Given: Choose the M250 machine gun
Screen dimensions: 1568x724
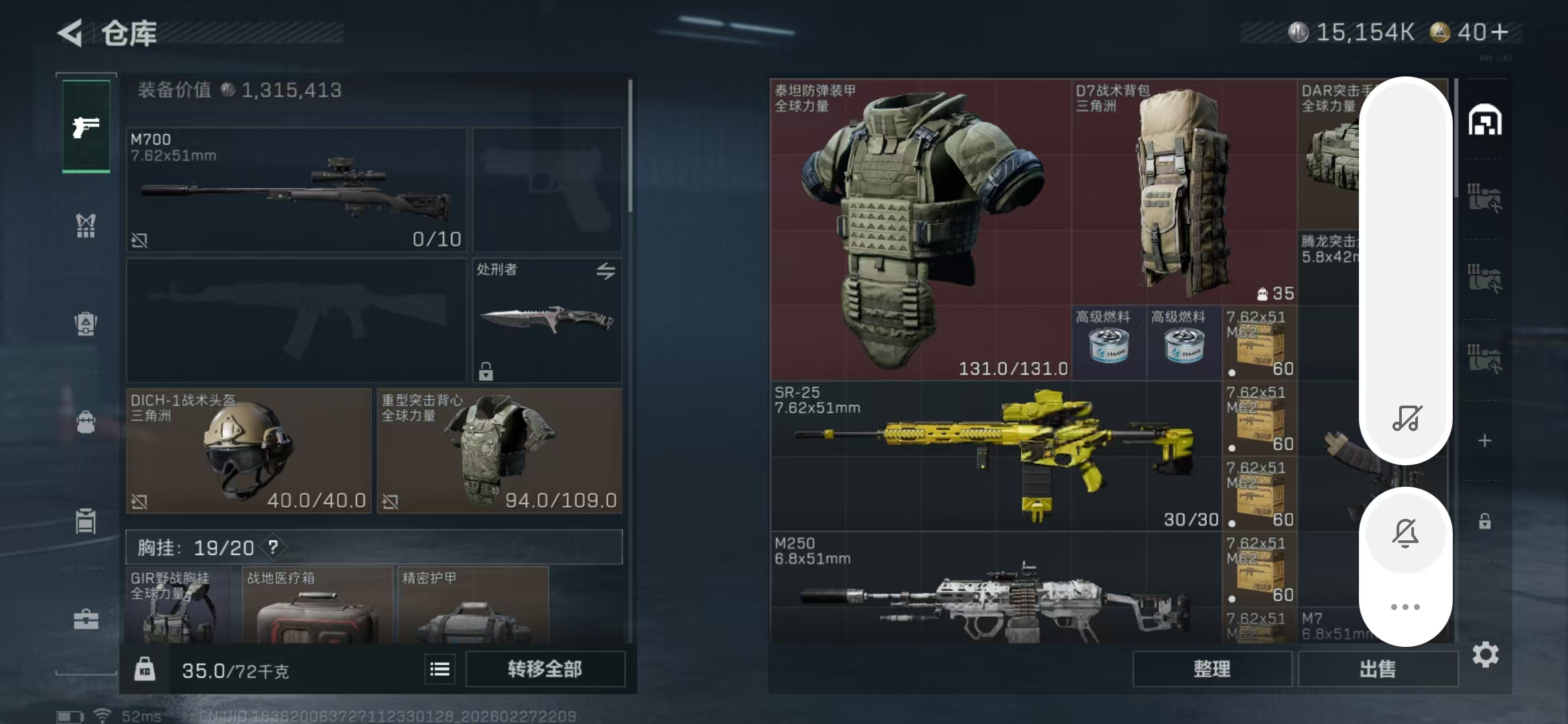Looking at the screenshot, I should pyautogui.click(x=996, y=590).
